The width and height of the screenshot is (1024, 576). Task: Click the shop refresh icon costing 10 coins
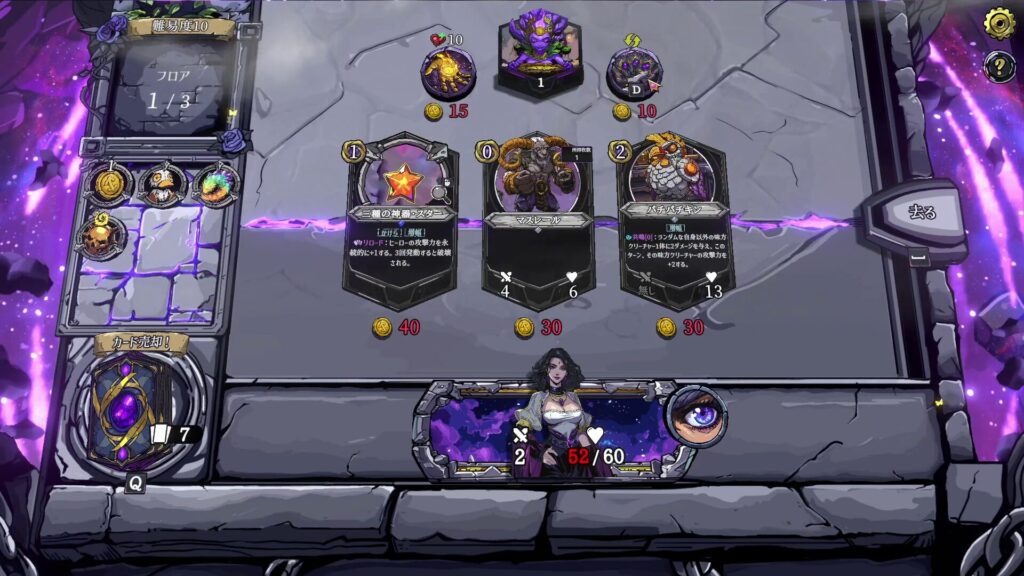pyautogui.click(x=634, y=72)
